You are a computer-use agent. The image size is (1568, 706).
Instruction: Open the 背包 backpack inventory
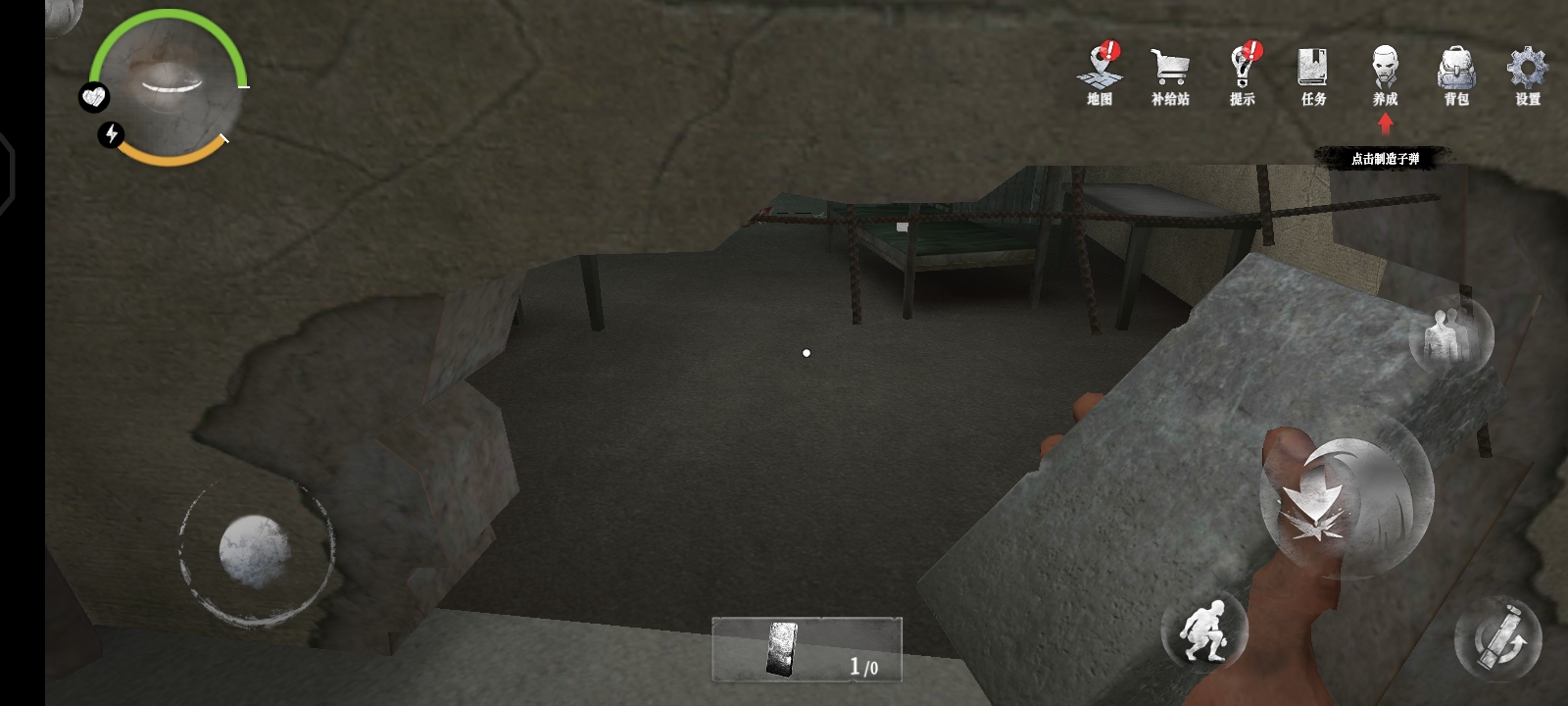pos(1456,76)
